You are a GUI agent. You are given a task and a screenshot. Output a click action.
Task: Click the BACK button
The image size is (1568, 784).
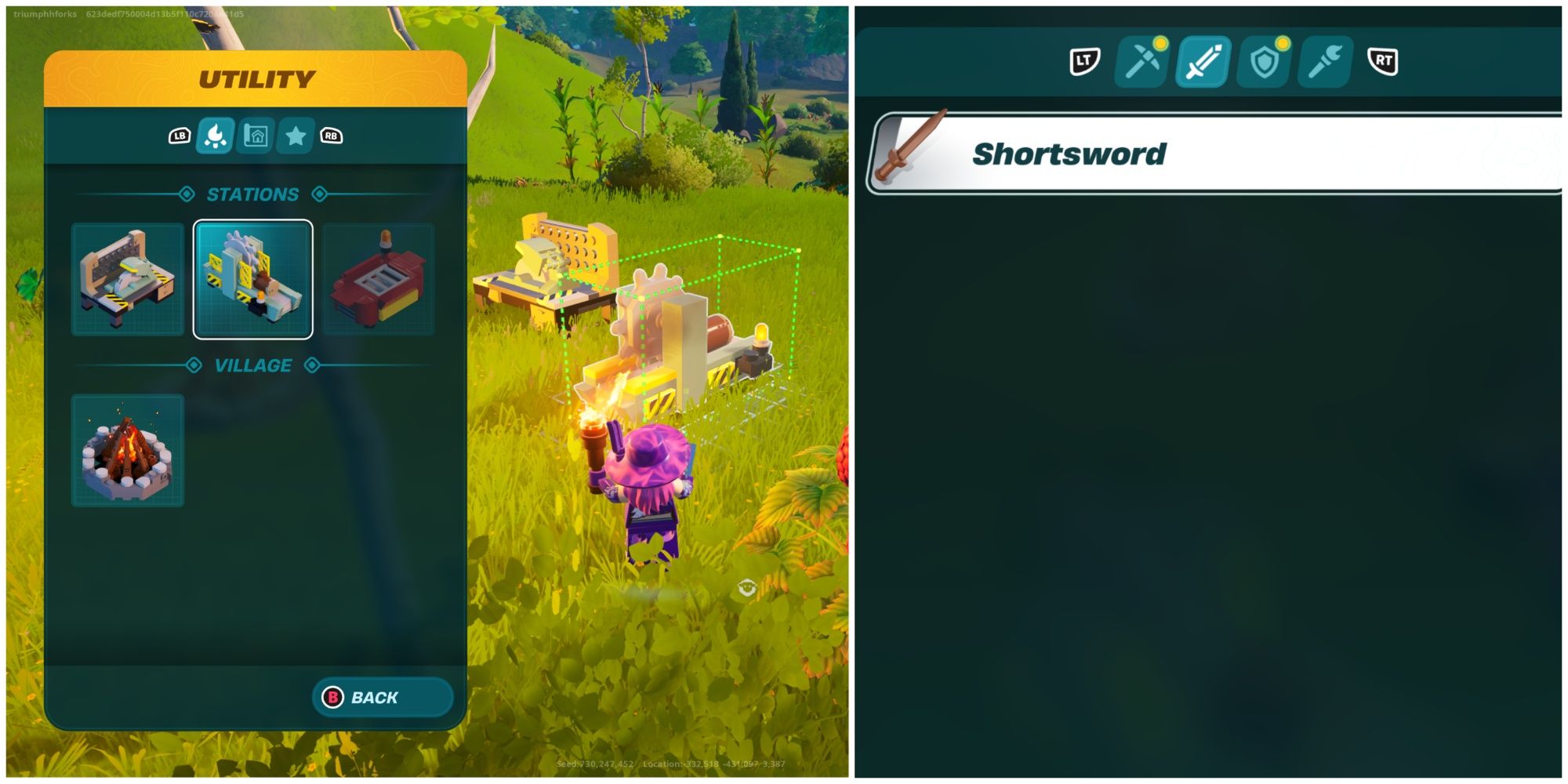click(382, 697)
